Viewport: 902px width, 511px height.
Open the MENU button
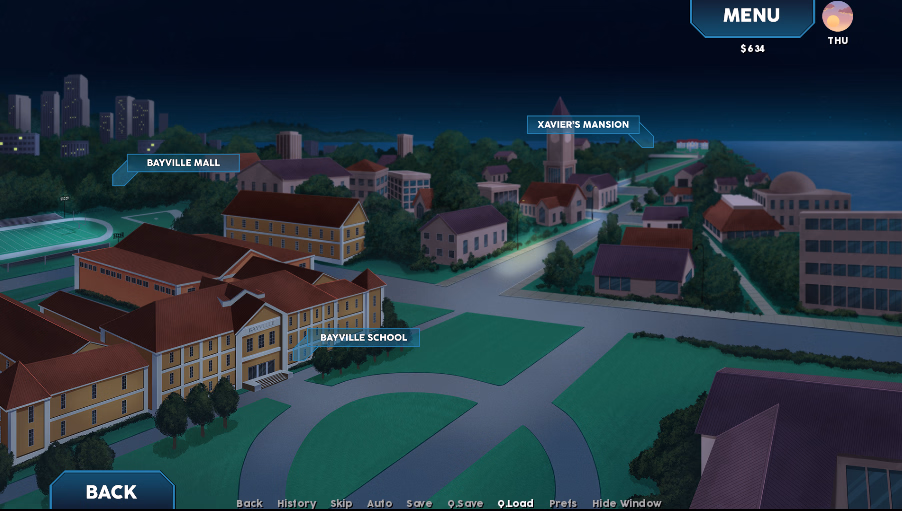(751, 16)
